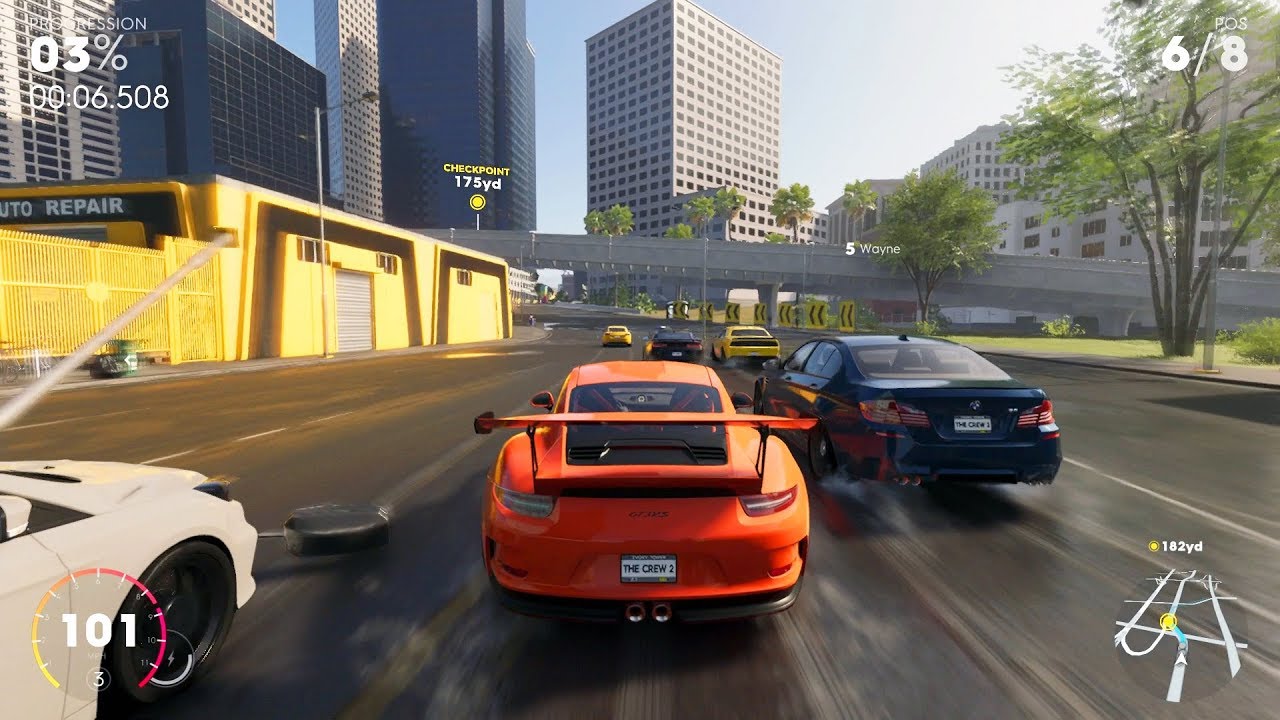
Task: Select the checkpoint ring on the minimap
Action: click(1168, 621)
